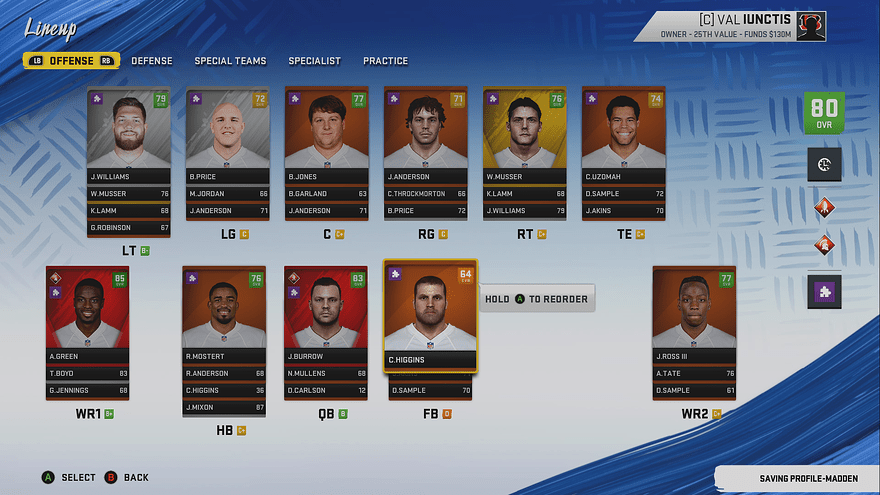Go to the Practice tab
The image size is (880, 495).
385,61
